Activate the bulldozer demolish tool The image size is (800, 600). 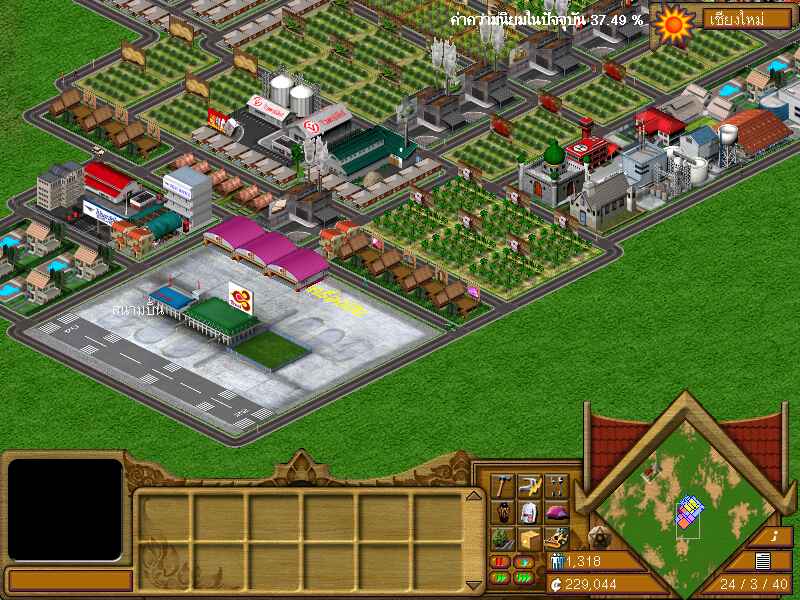557,539
